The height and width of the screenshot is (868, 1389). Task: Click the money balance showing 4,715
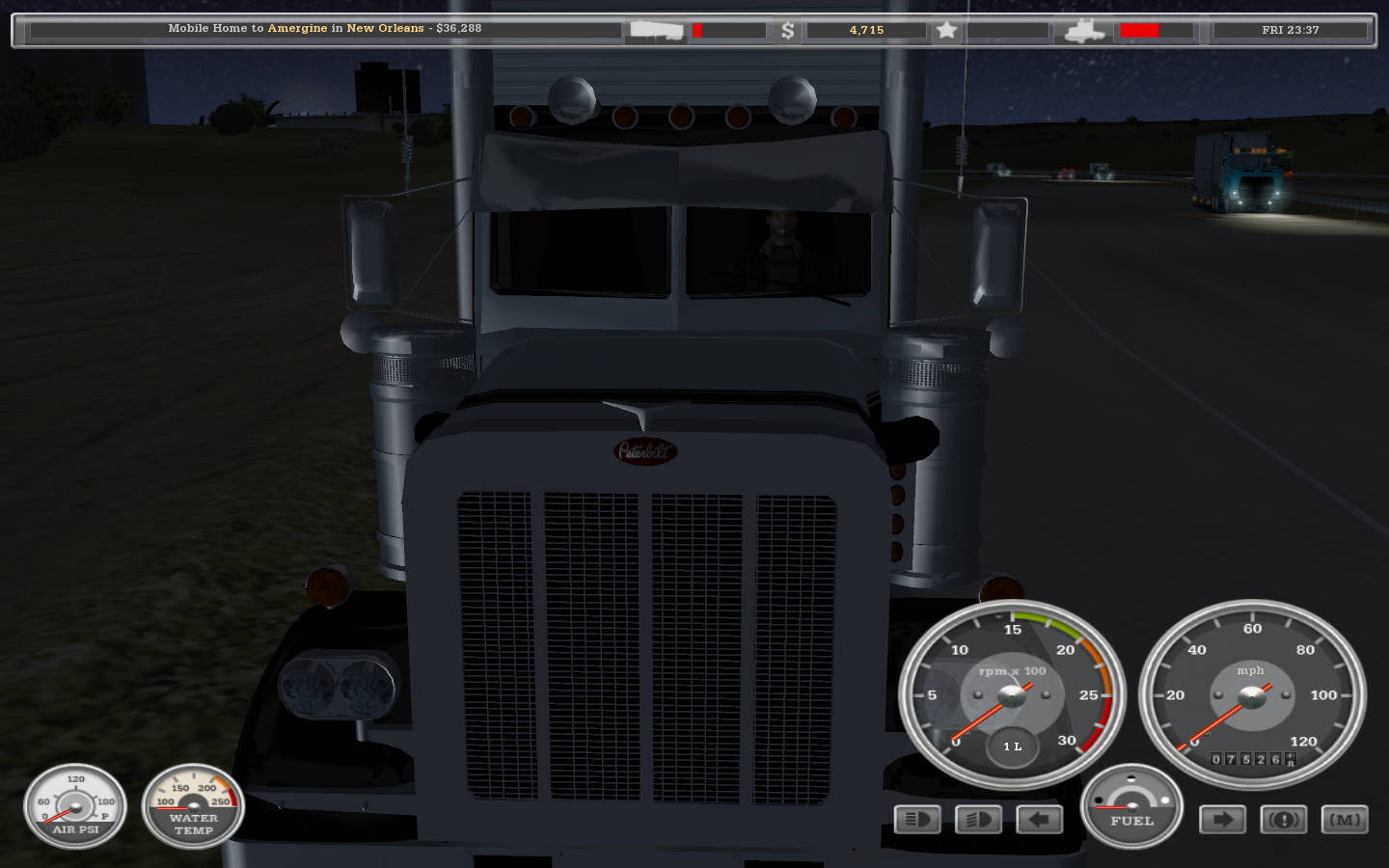click(x=865, y=30)
